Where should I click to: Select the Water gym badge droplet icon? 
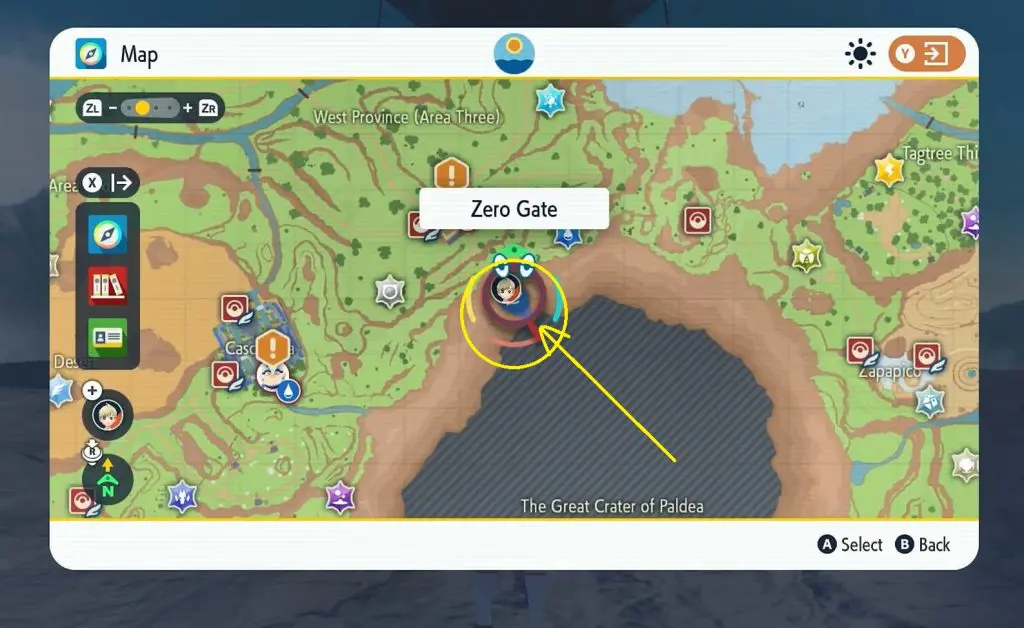289,390
